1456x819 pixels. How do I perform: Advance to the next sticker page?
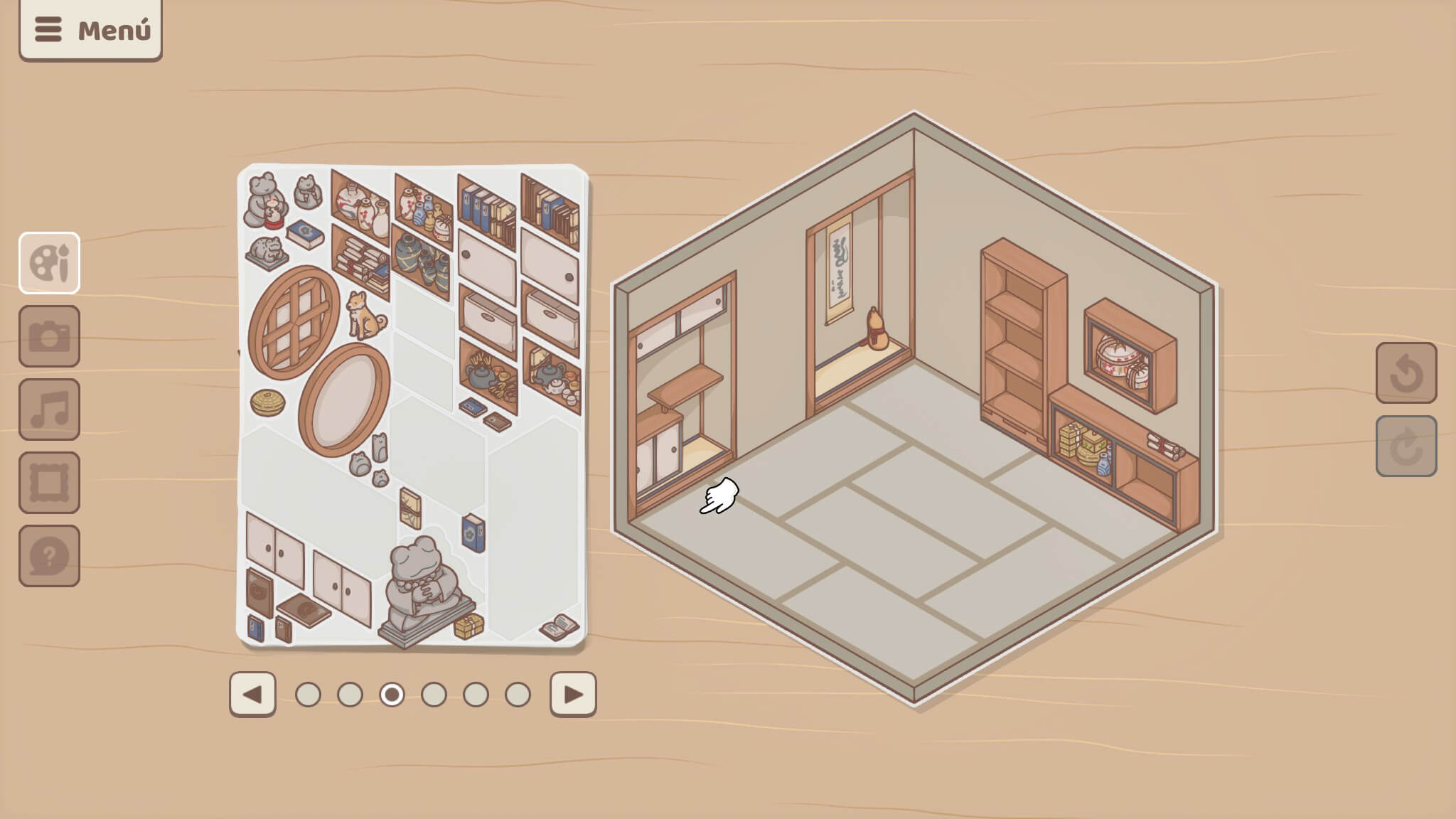[573, 694]
